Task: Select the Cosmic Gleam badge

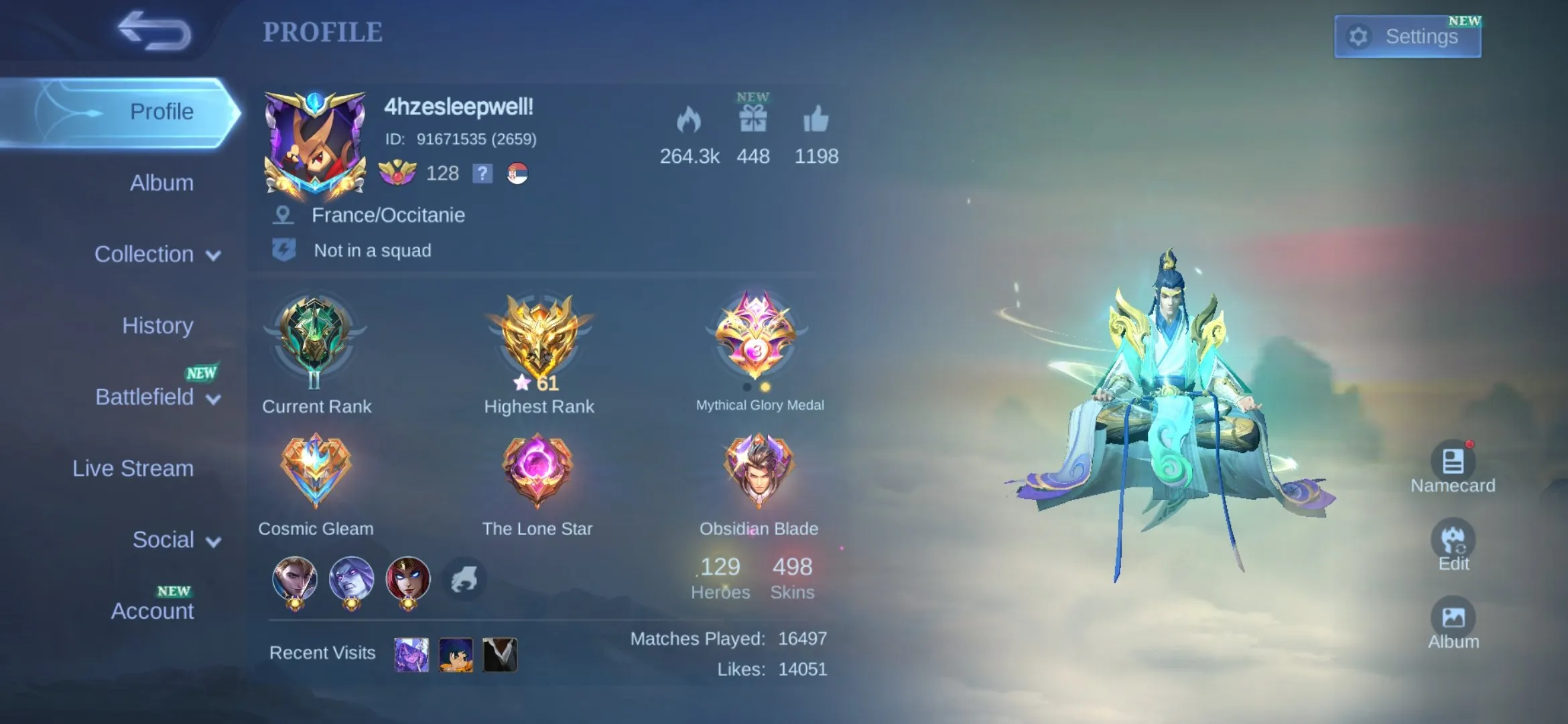Action: 315,471
